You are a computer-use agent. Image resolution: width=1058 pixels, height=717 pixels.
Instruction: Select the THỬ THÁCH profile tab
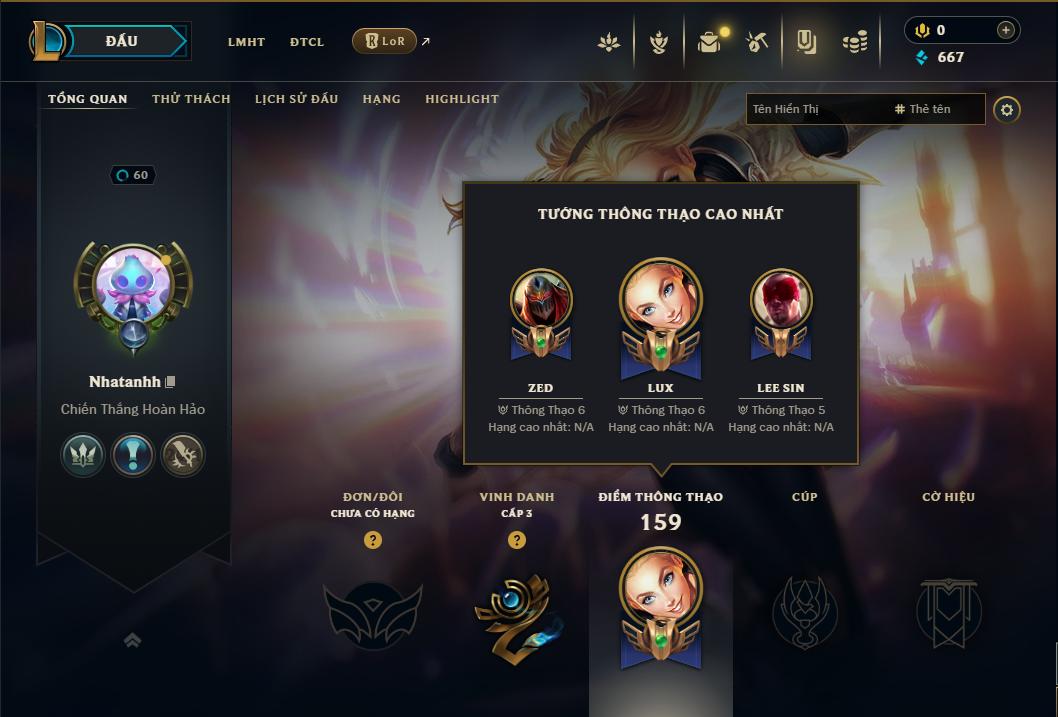coord(191,99)
